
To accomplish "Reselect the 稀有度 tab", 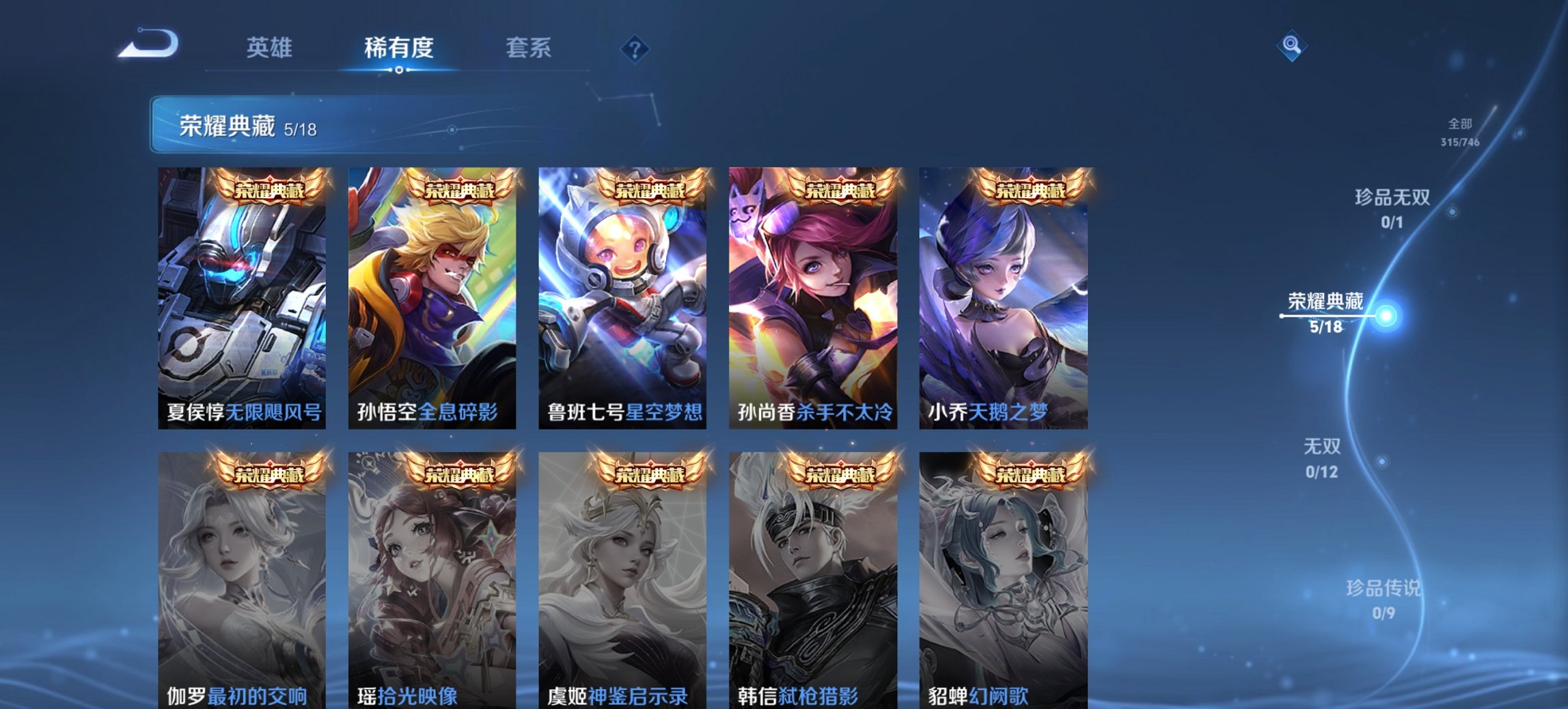I will coord(400,48).
